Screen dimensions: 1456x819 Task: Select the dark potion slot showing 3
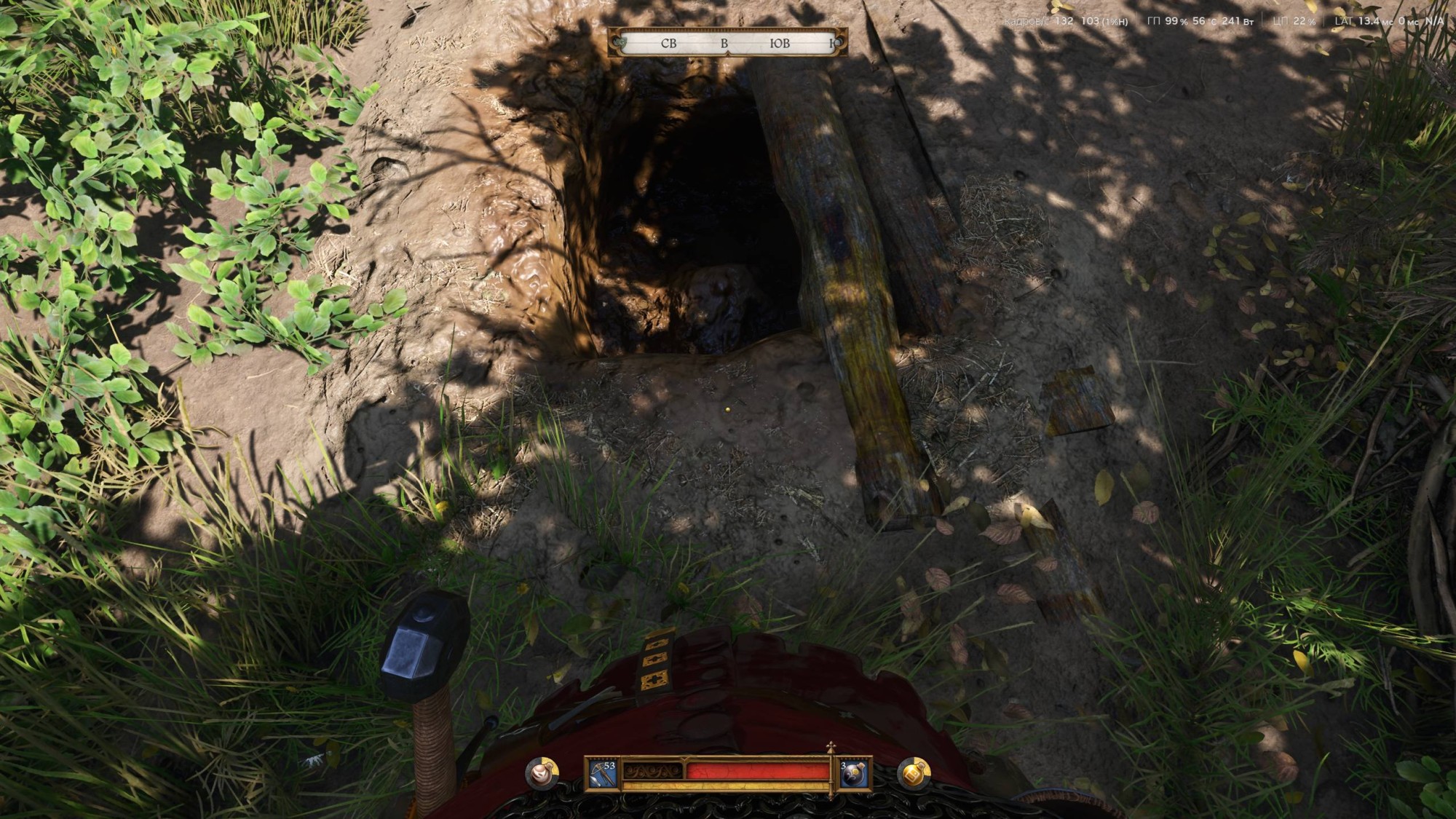click(x=854, y=775)
